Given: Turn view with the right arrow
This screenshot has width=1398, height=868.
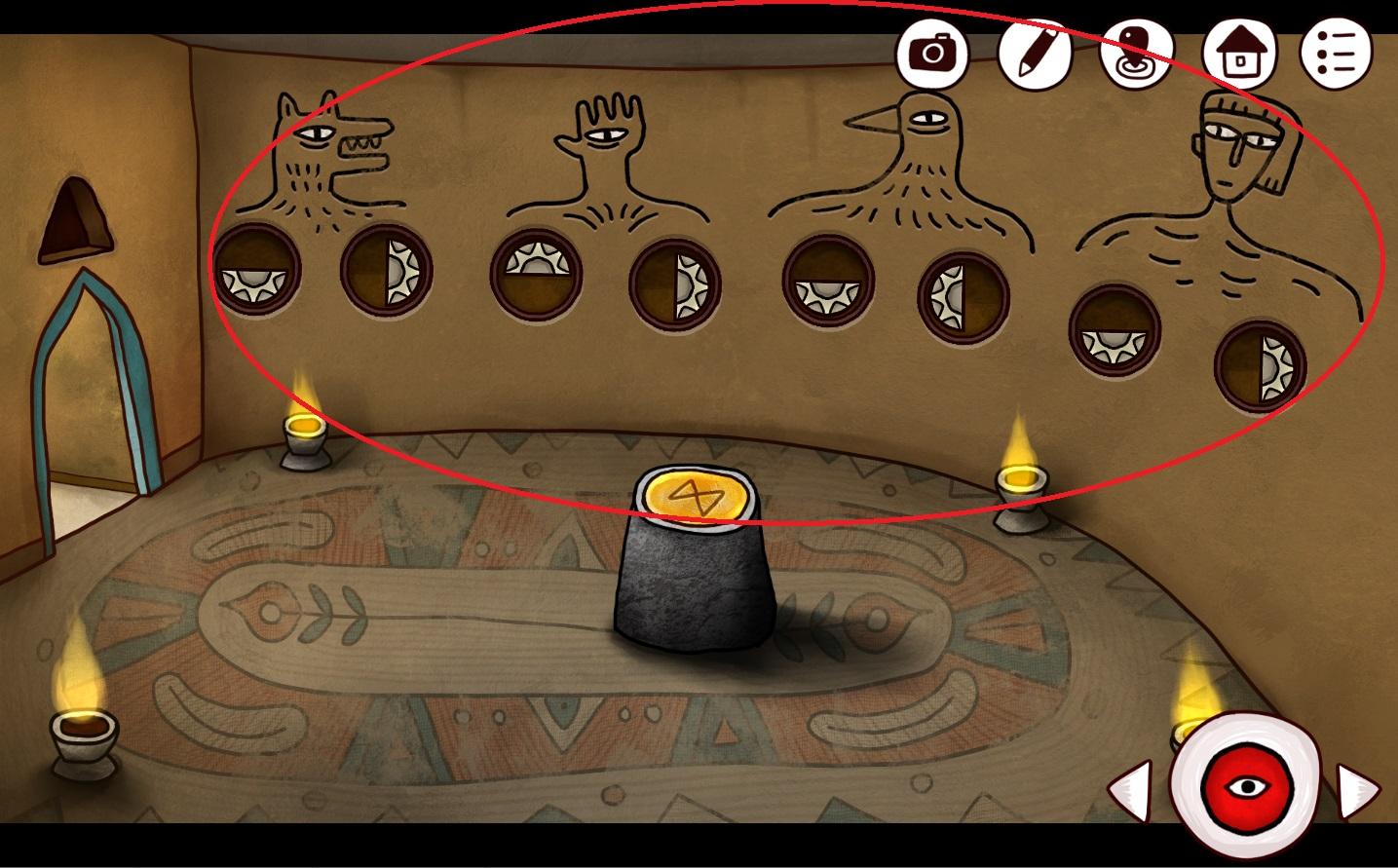Looking at the screenshot, I should pyautogui.click(x=1358, y=787).
